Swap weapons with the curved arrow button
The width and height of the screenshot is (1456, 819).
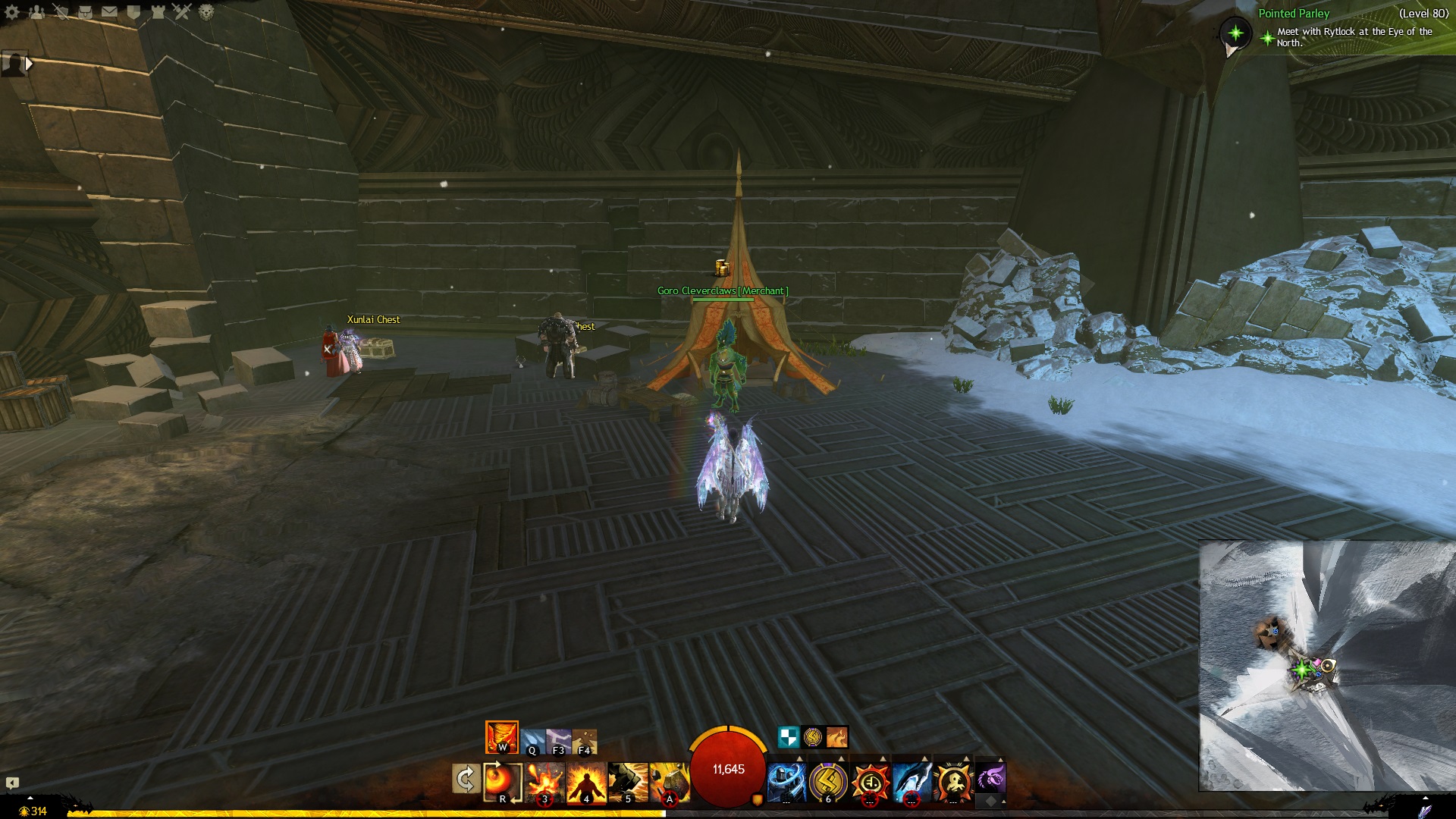click(466, 779)
